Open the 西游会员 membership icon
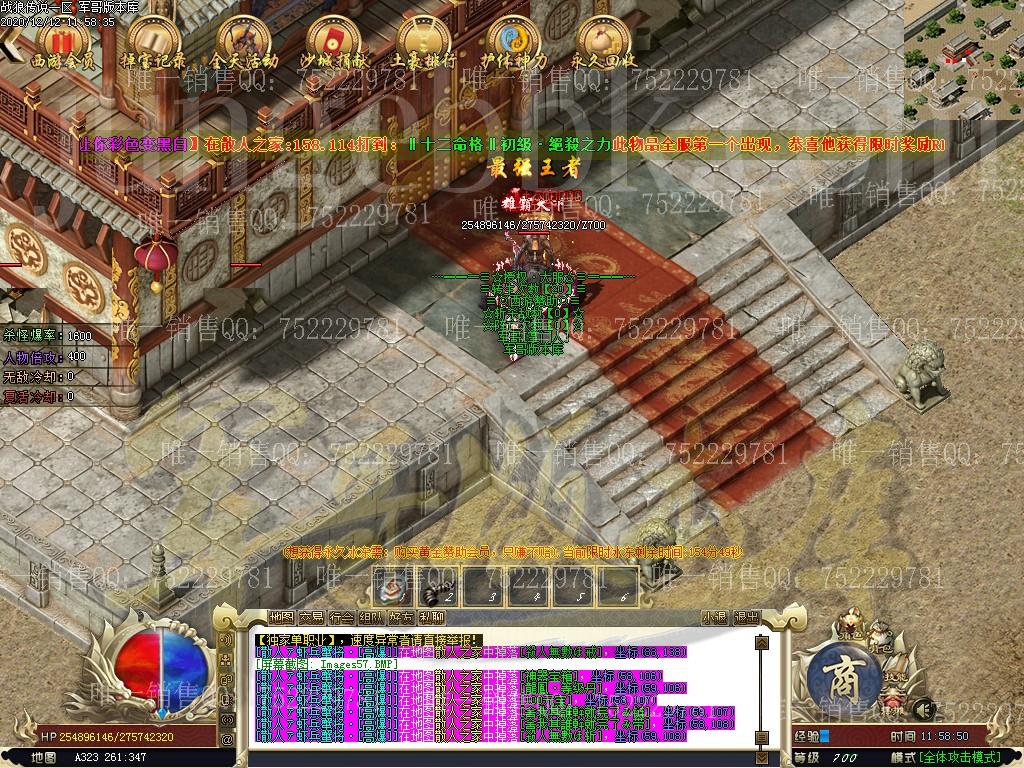The height and width of the screenshot is (768, 1024). coord(63,44)
